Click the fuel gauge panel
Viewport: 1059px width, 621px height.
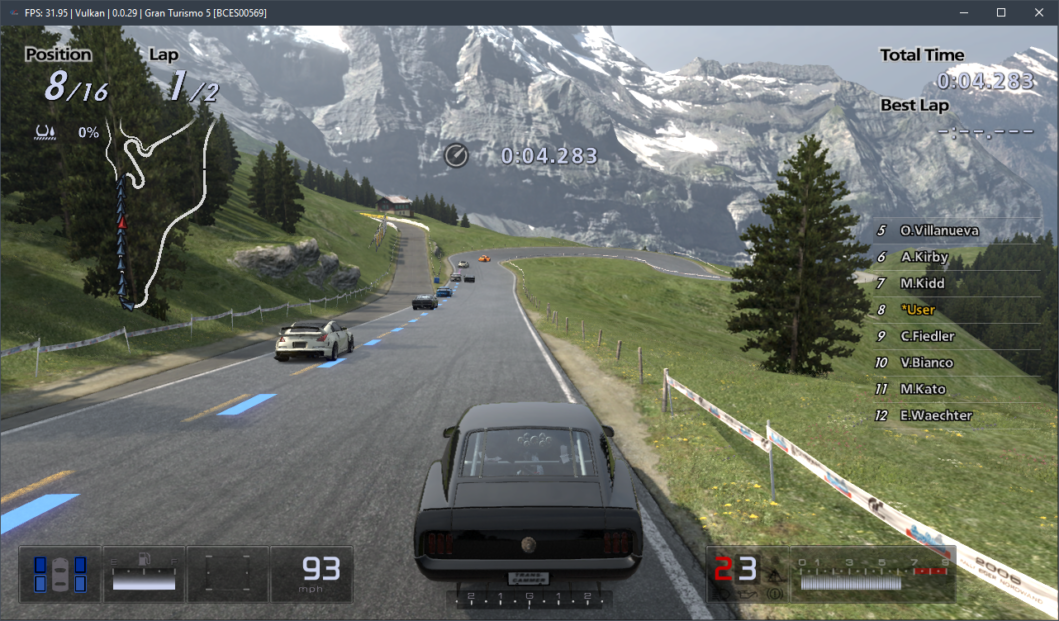pos(144,574)
